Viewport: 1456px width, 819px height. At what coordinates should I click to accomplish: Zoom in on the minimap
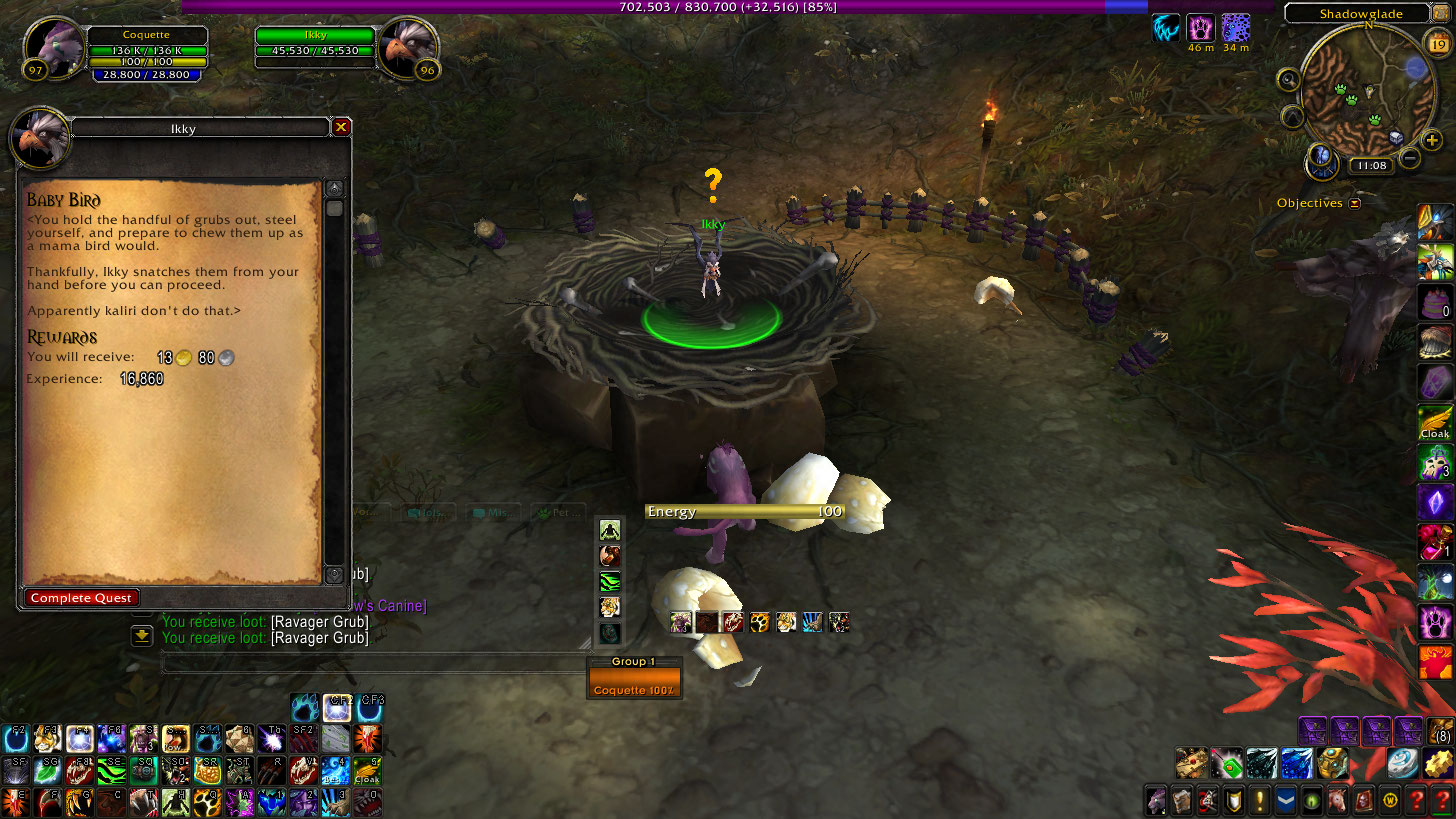(x=1432, y=141)
